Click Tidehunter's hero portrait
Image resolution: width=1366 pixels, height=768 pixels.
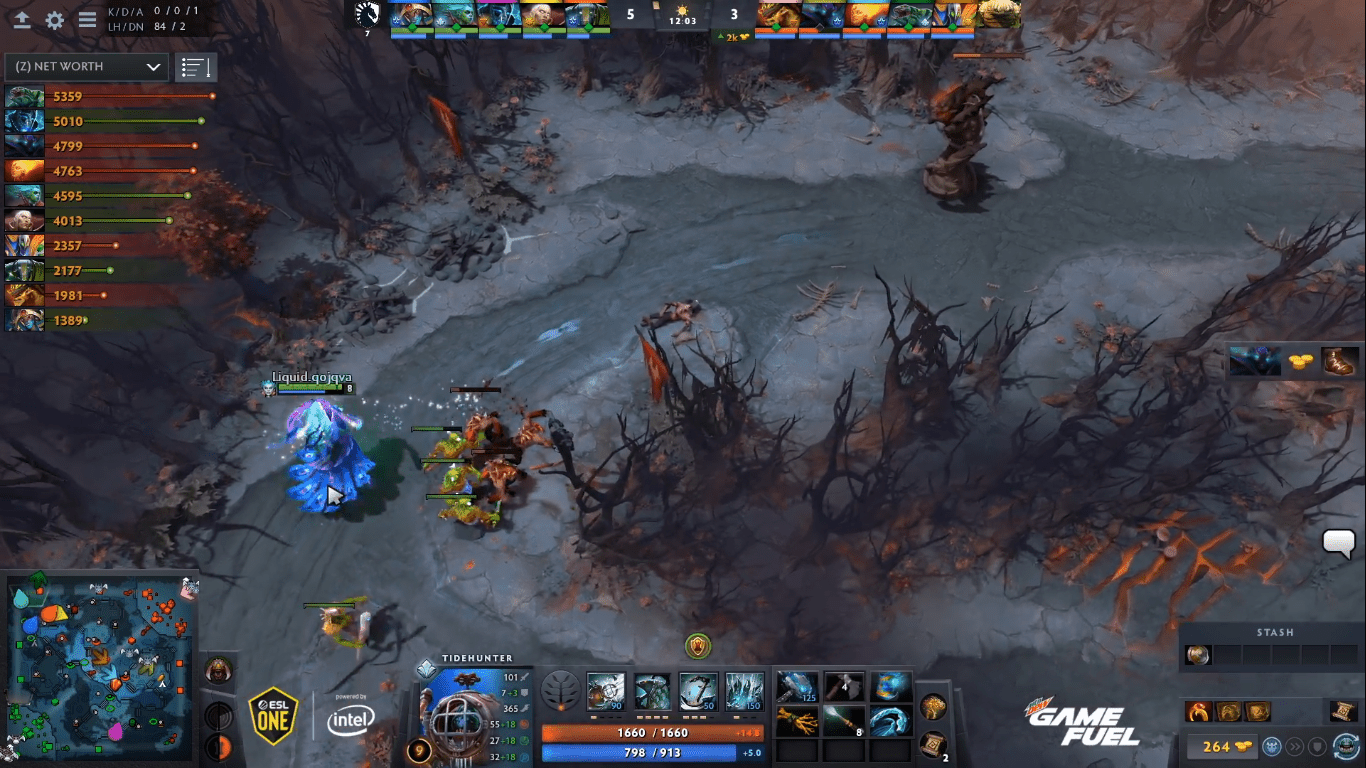463,711
